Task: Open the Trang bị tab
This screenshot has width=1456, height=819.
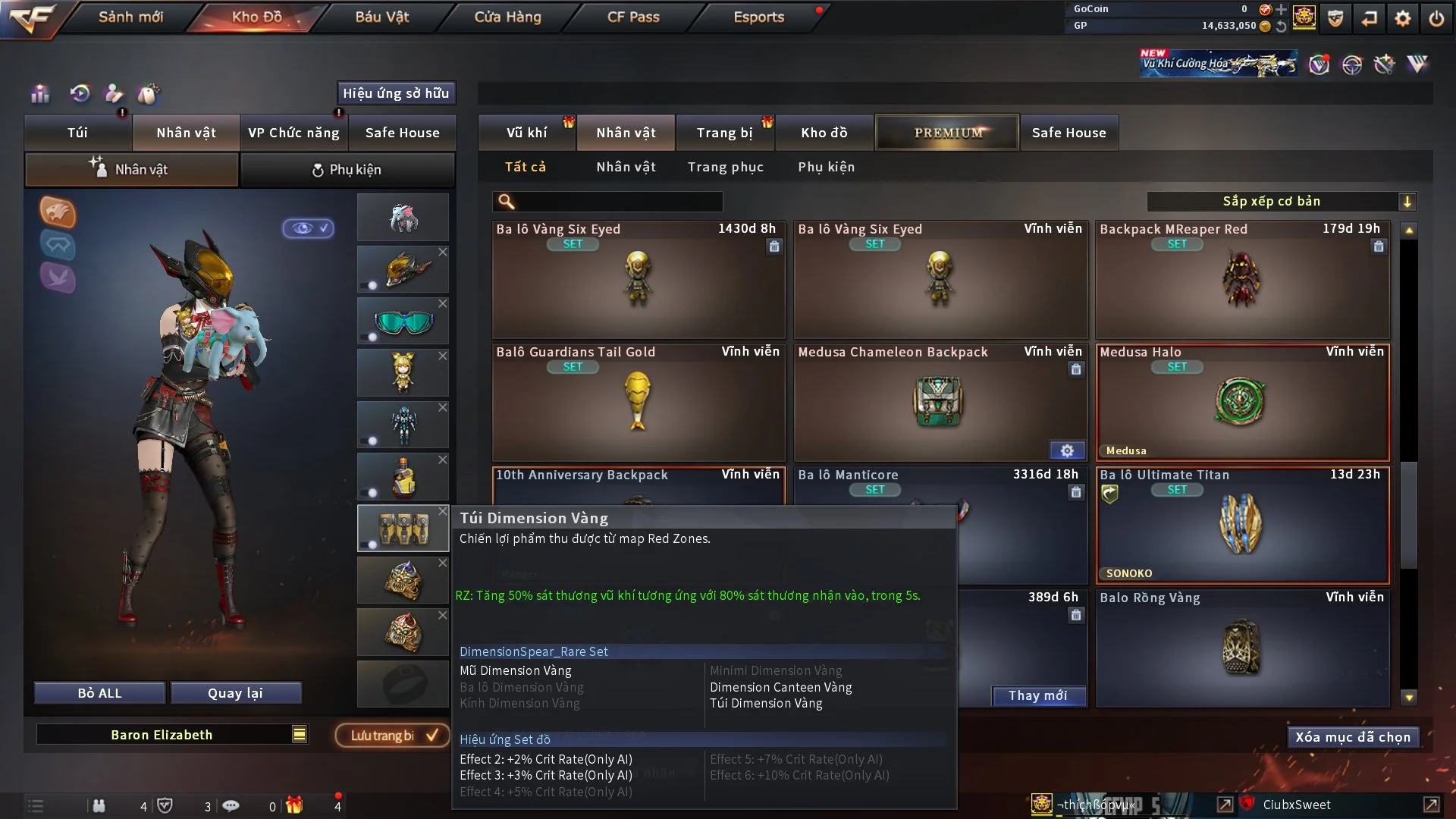Action: click(724, 133)
